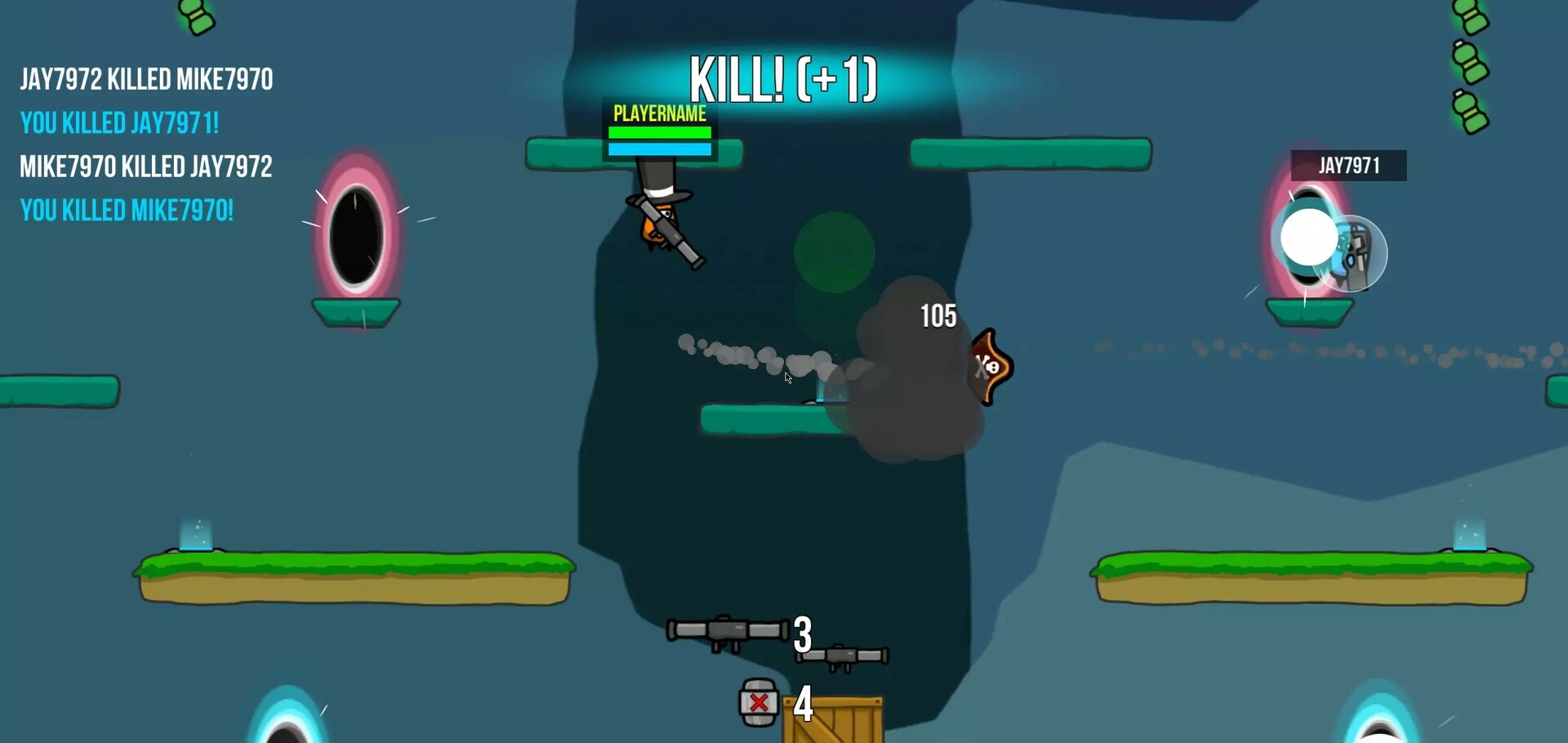Grab the green bottle pickup at top left
The width and height of the screenshot is (1568, 743).
194,16
